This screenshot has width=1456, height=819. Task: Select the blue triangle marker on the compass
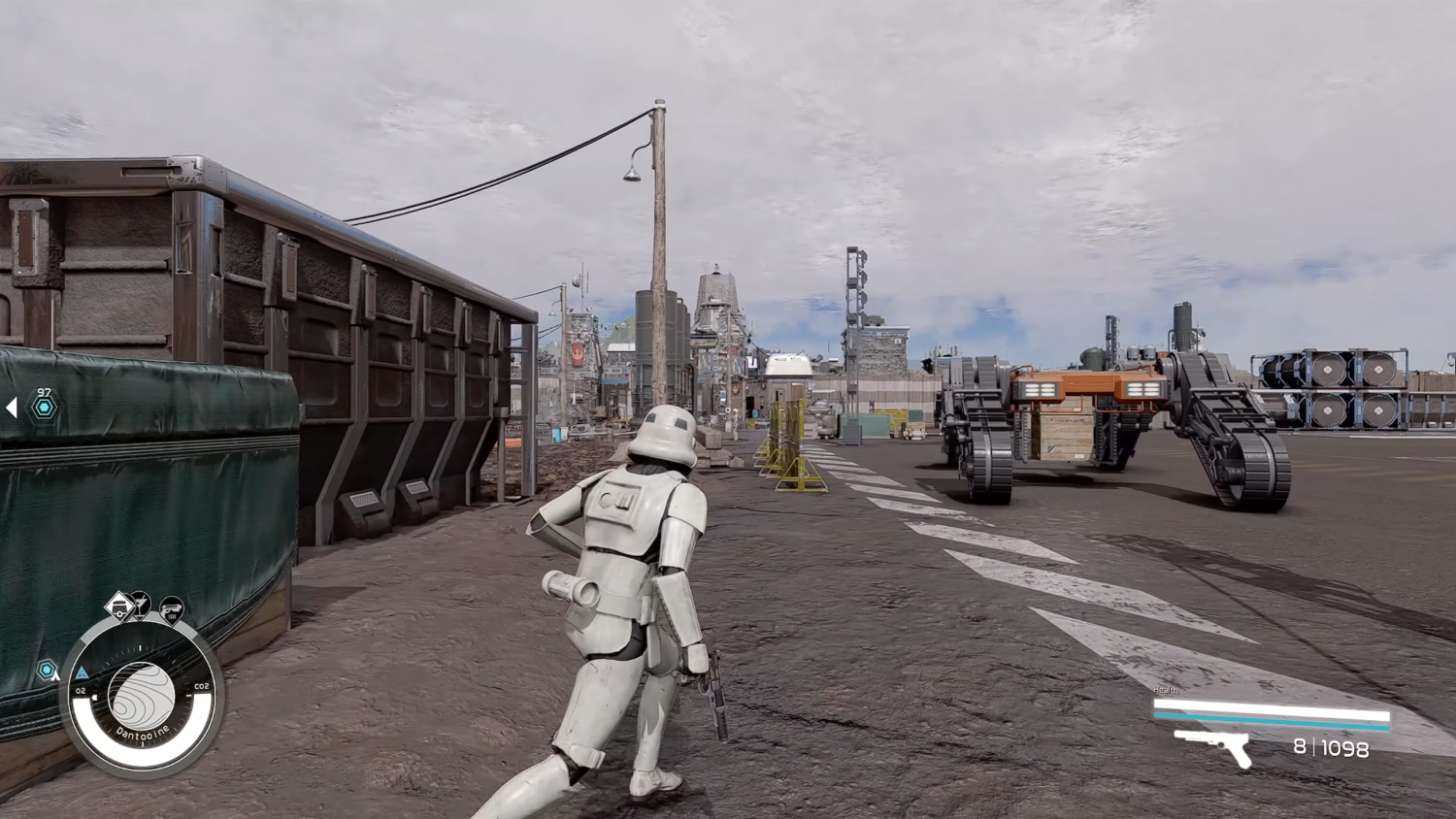point(82,673)
